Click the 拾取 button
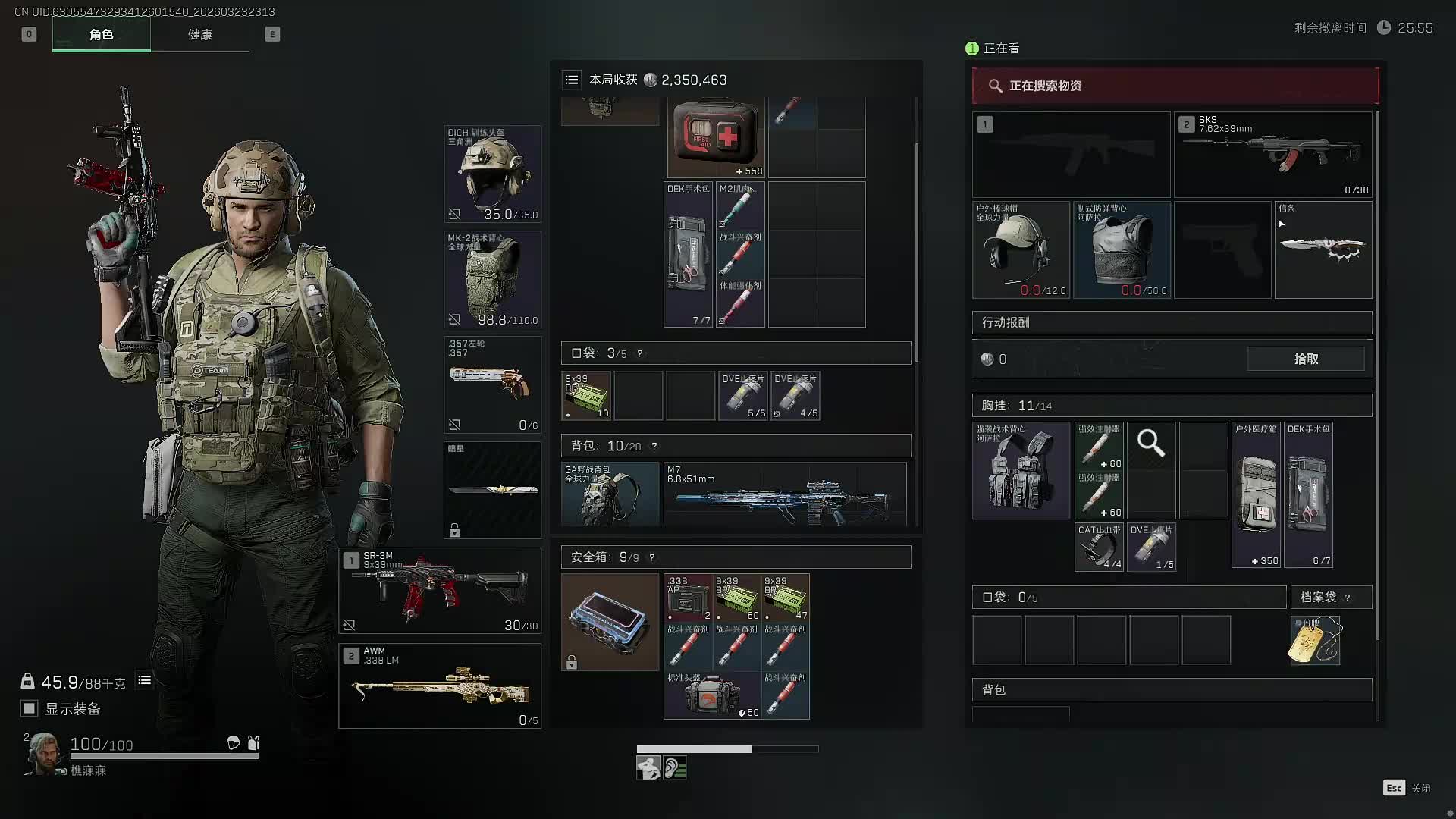 1305,359
